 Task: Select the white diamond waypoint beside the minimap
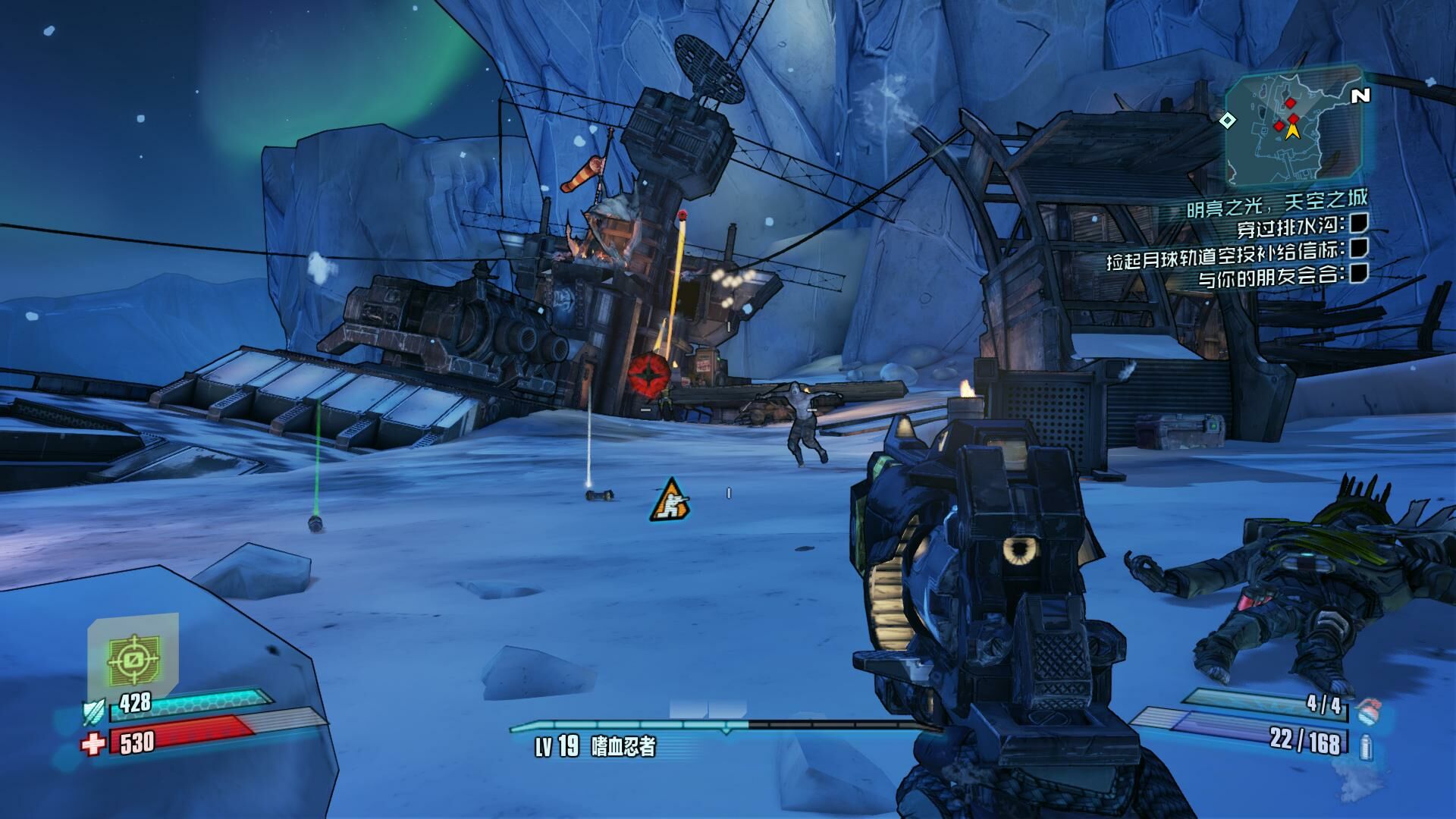[1227, 120]
